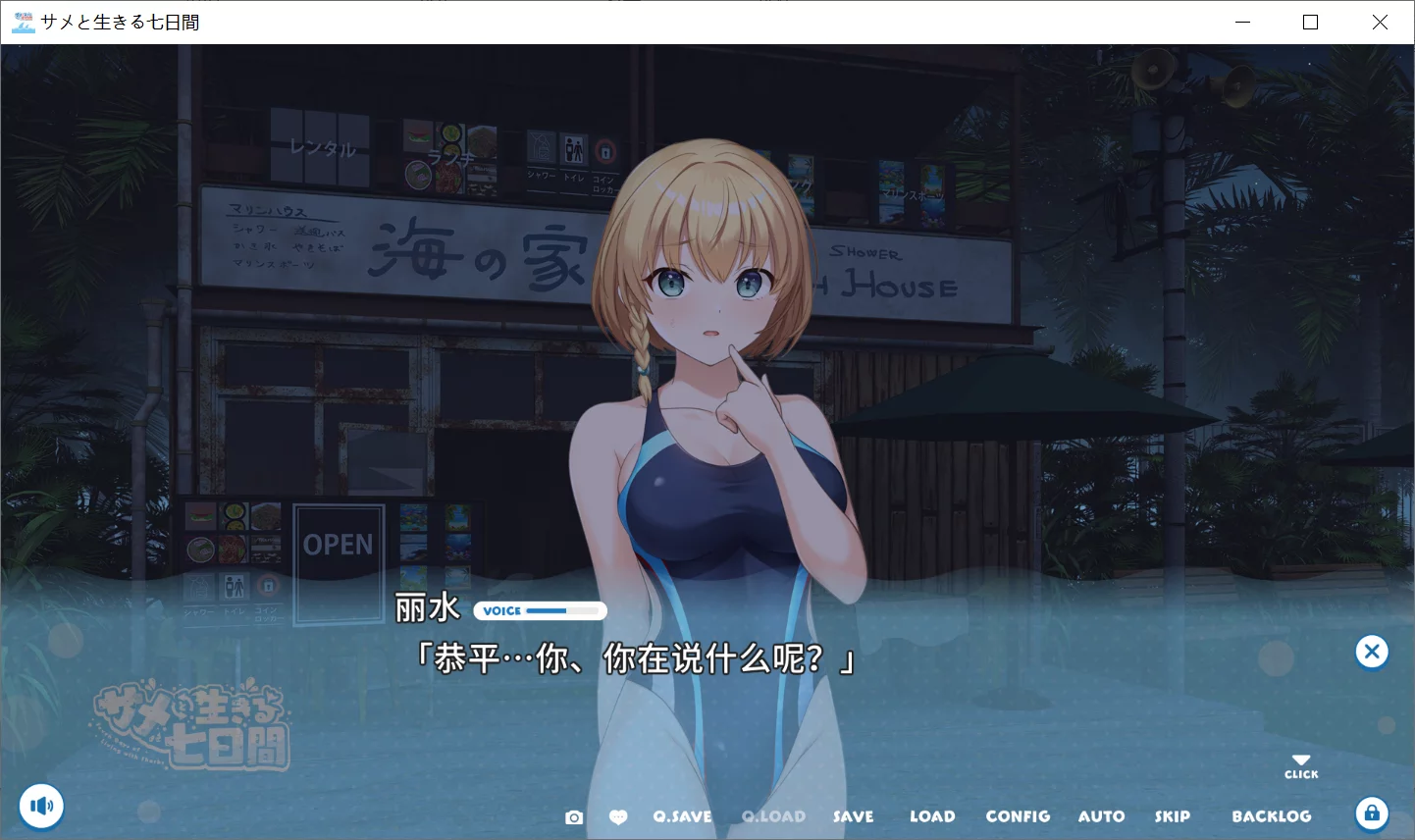Turn on SKIP mode
Image resolution: width=1415 pixels, height=840 pixels.
pyautogui.click(x=1173, y=815)
